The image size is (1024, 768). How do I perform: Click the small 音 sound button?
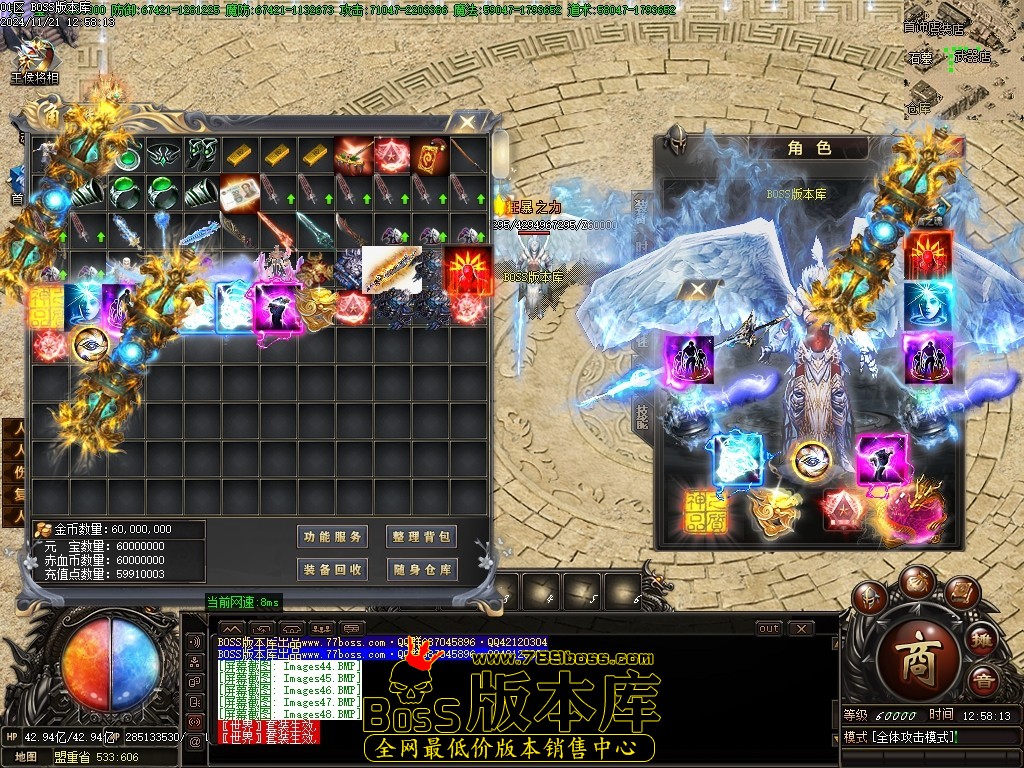pyautogui.click(x=985, y=683)
